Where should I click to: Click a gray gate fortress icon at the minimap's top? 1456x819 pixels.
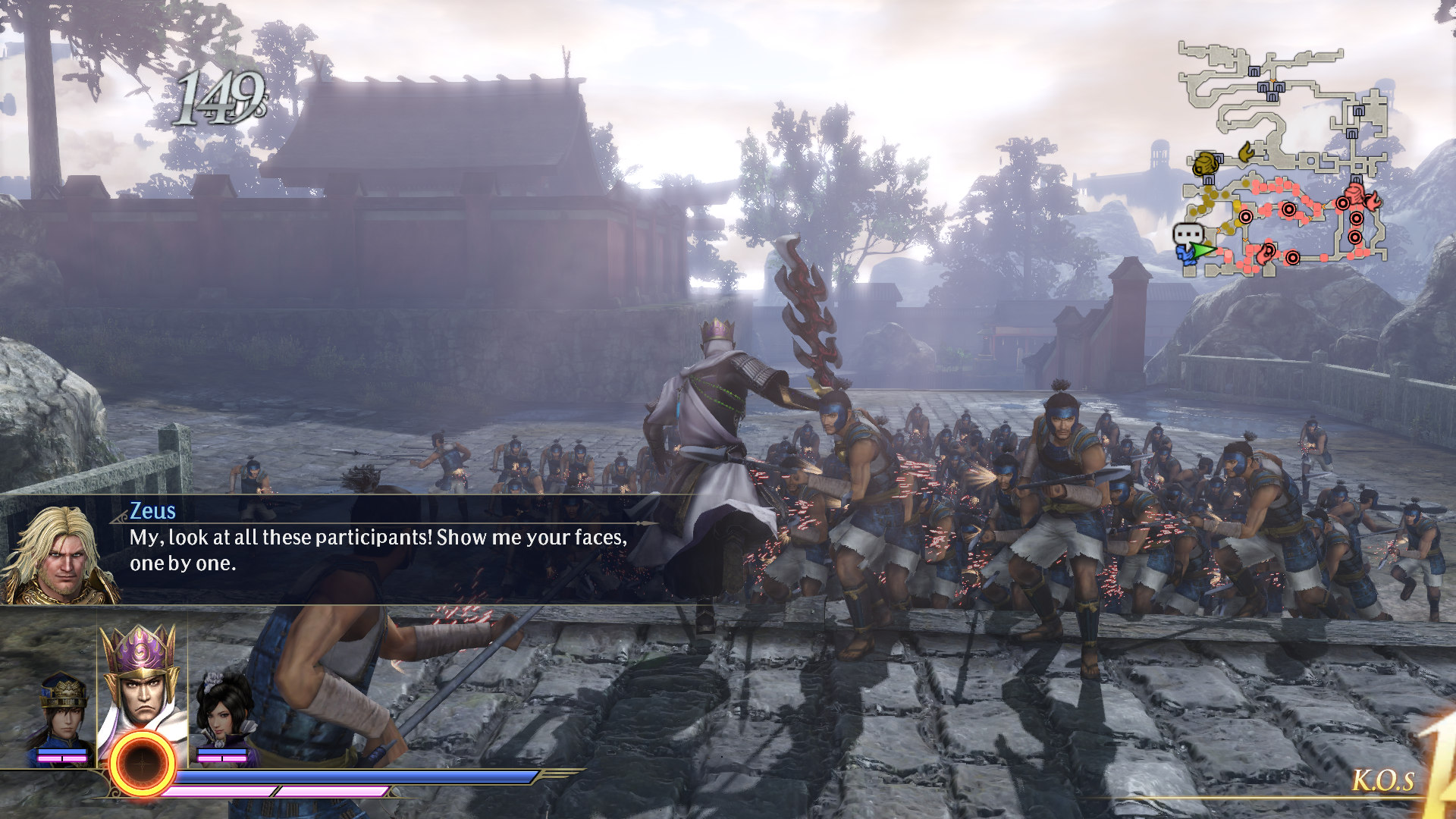coord(1254,71)
